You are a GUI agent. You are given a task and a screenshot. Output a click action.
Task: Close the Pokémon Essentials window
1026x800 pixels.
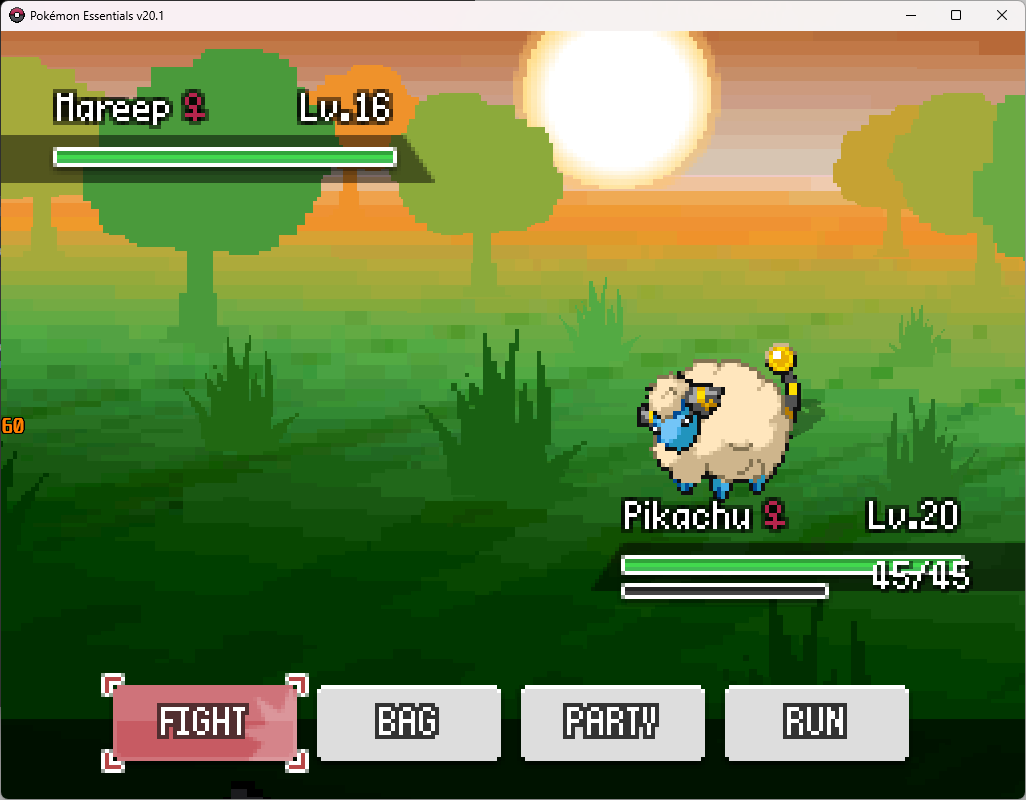[x=1002, y=15]
